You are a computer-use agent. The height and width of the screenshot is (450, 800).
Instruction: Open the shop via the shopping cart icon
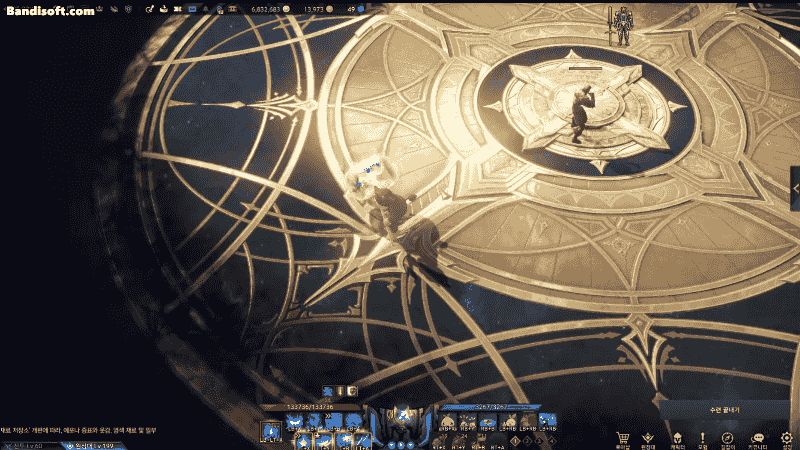[x=623, y=438]
